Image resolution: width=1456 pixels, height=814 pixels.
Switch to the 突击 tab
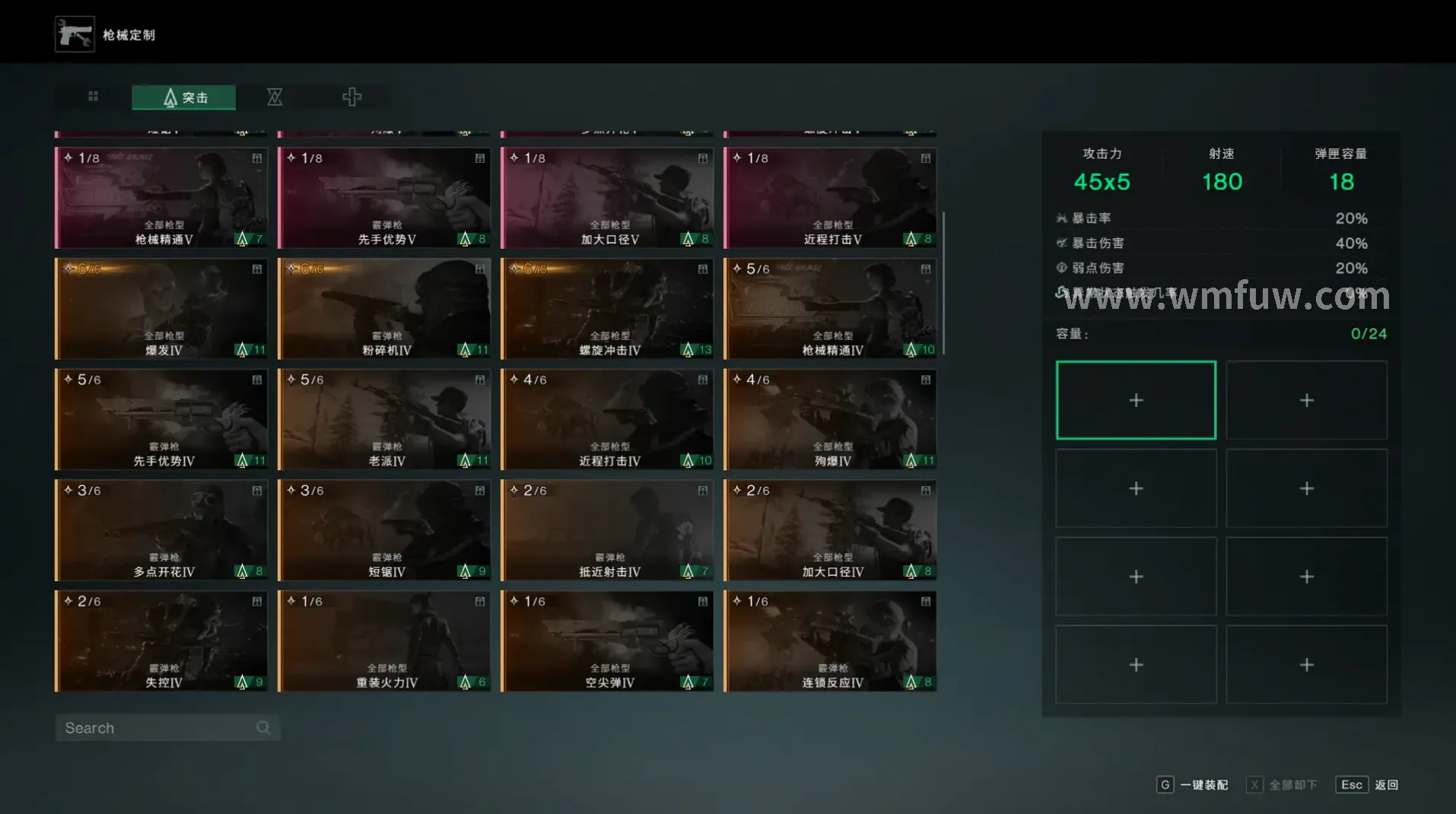[x=183, y=97]
